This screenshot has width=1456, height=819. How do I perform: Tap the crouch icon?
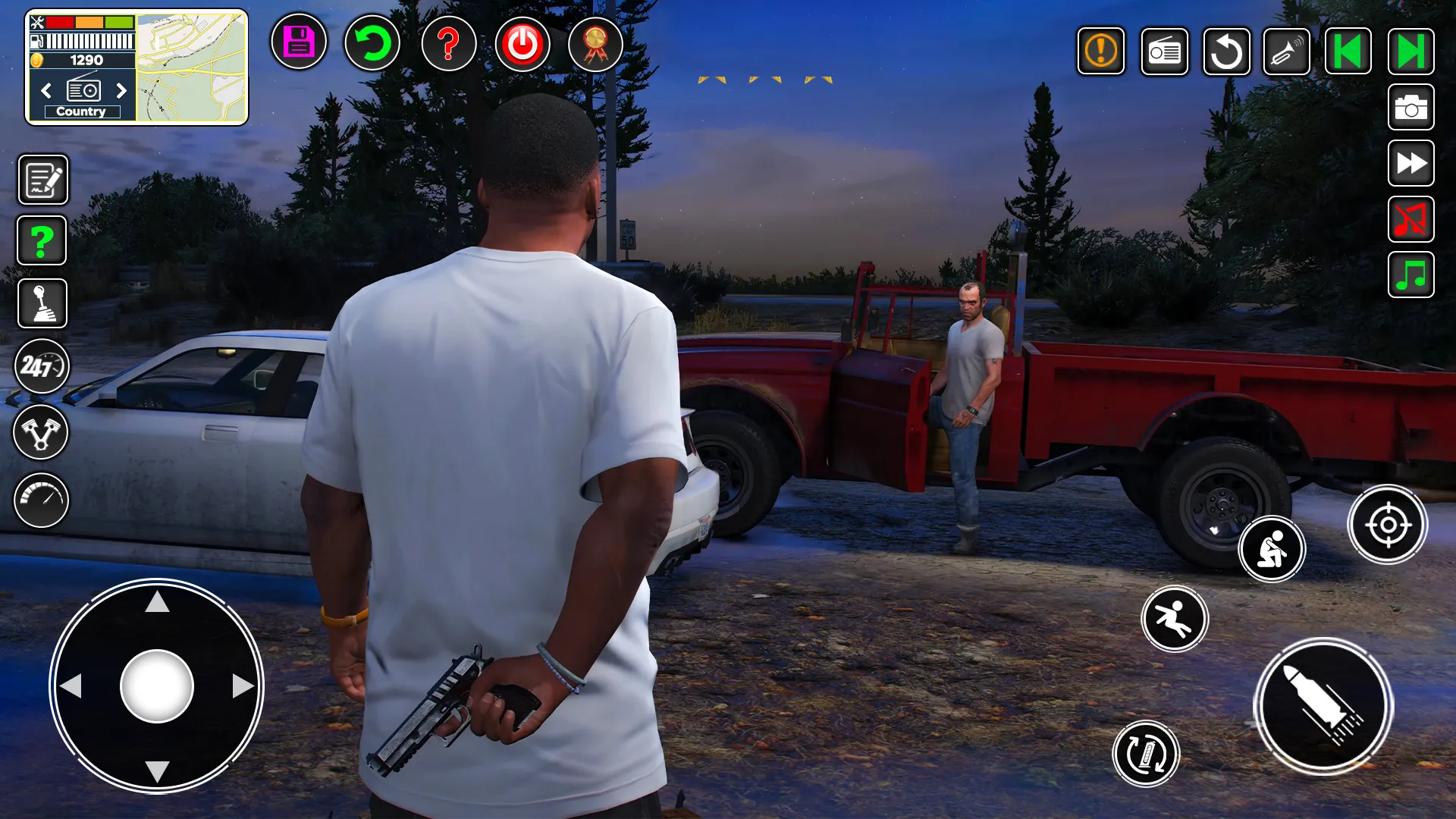coord(1272,549)
